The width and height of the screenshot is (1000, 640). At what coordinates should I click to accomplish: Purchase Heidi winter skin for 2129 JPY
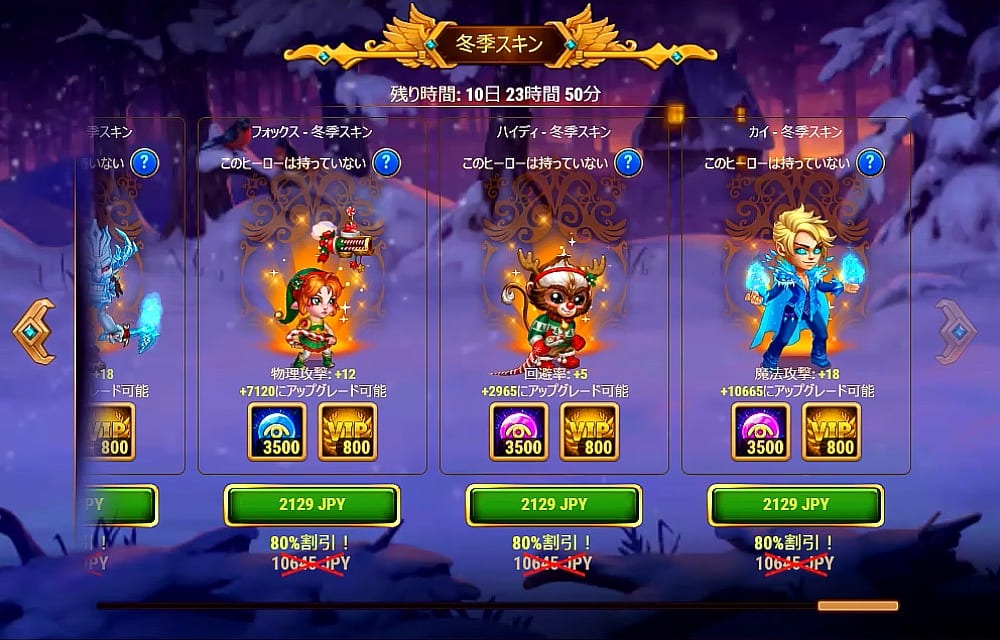click(554, 505)
